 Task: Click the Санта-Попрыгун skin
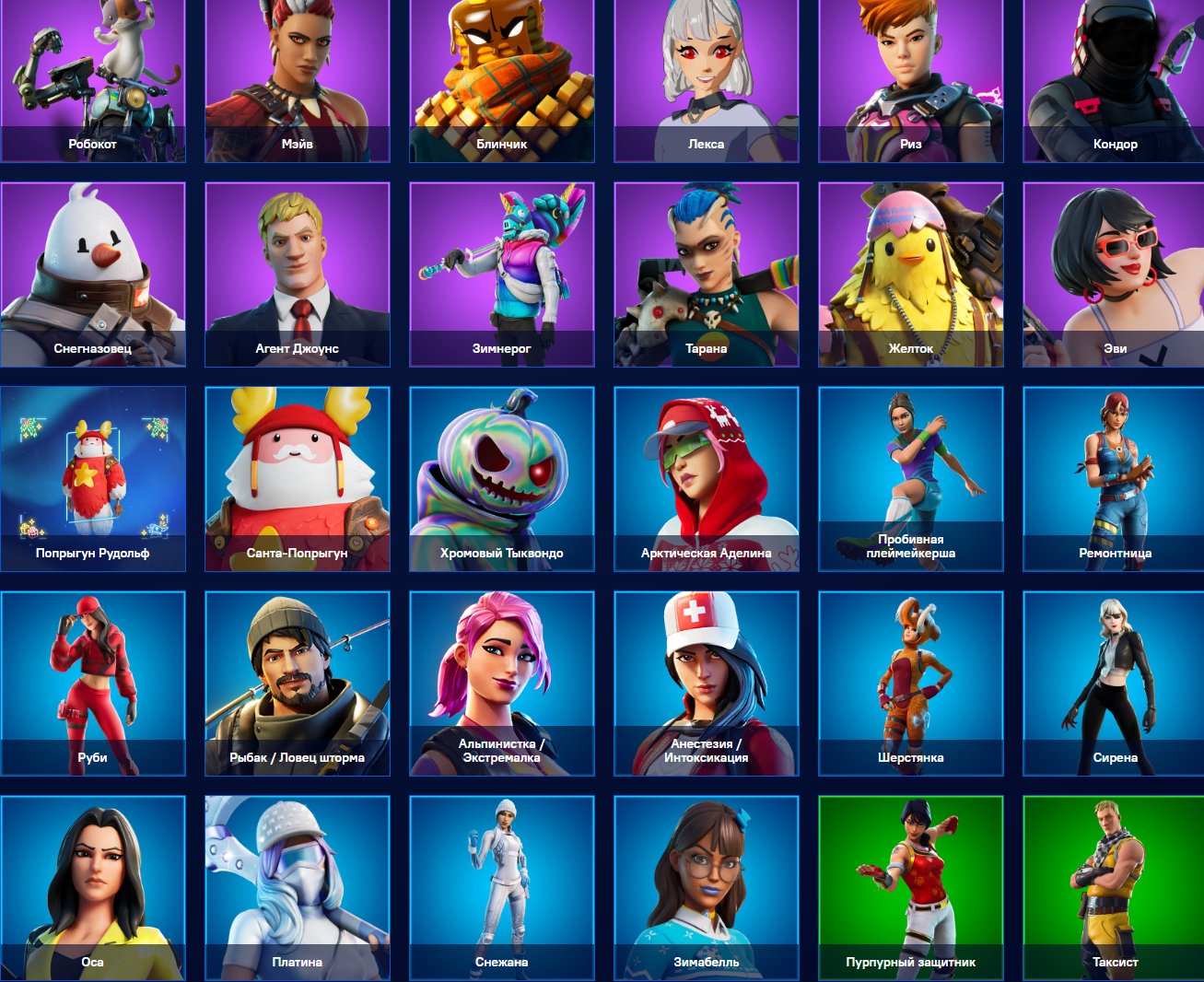[297, 478]
